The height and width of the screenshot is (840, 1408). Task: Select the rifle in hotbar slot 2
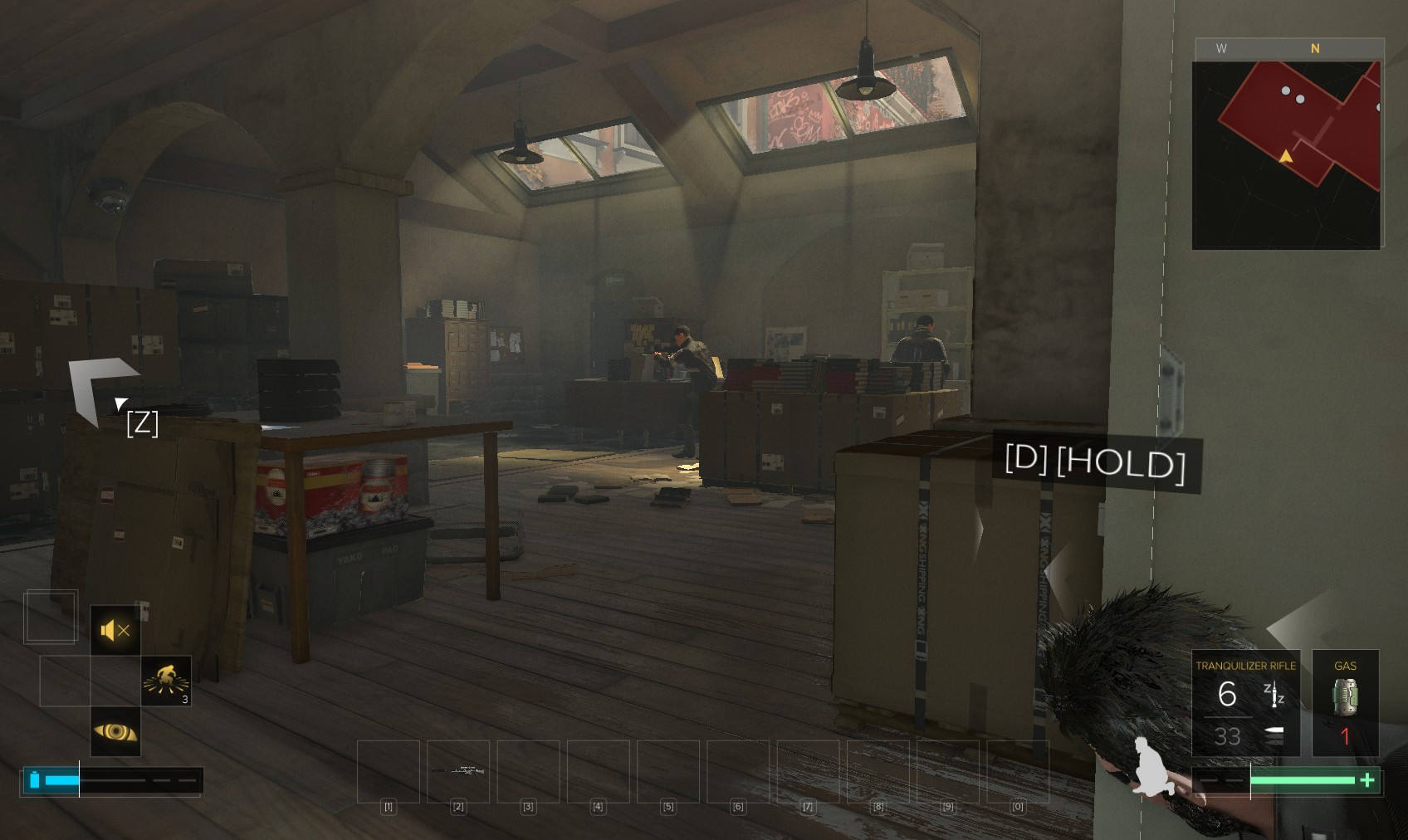(x=458, y=771)
